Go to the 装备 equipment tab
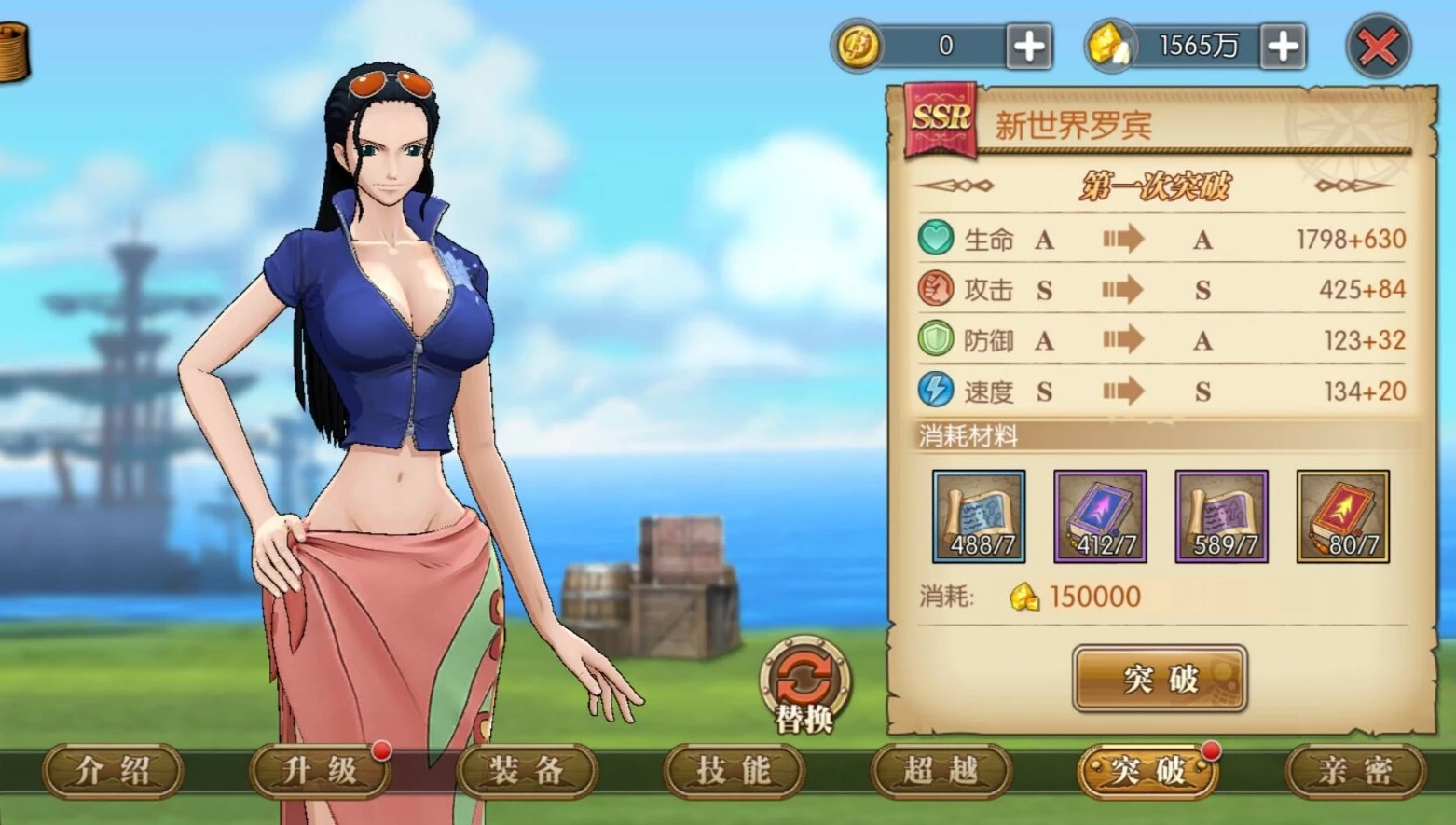 coord(527,771)
